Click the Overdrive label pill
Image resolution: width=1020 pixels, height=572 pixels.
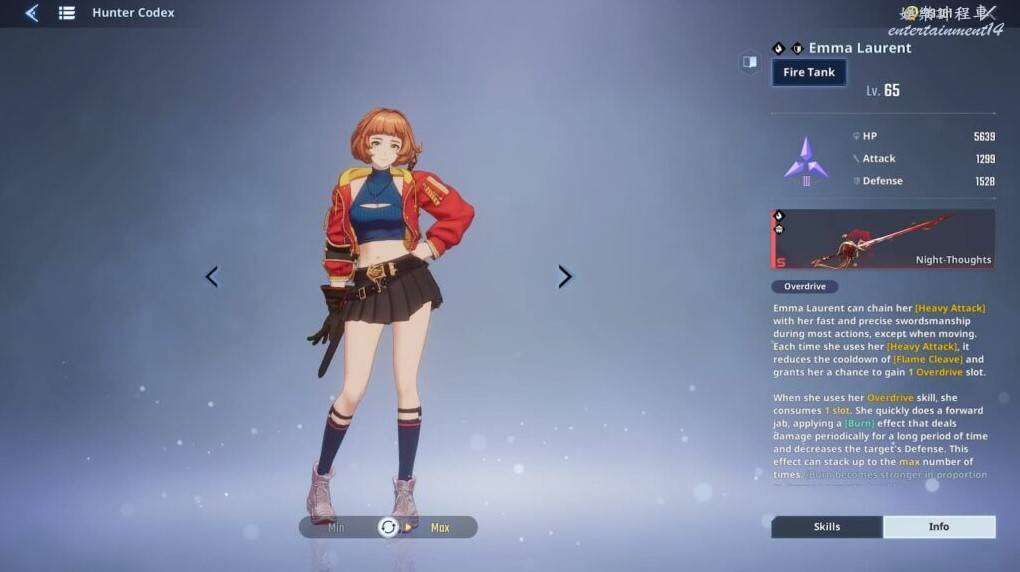coord(804,286)
